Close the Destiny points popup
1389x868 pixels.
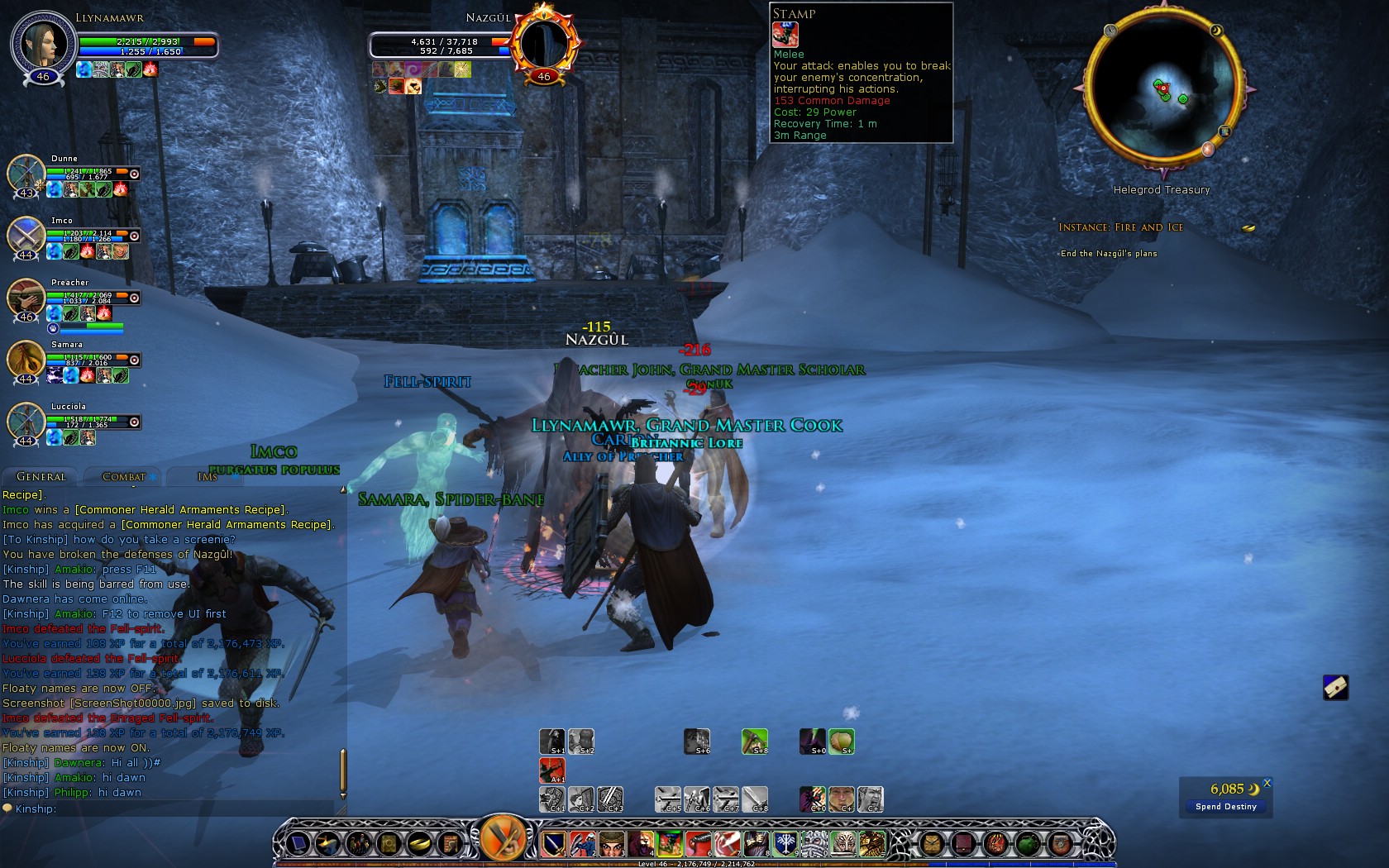[1267, 783]
